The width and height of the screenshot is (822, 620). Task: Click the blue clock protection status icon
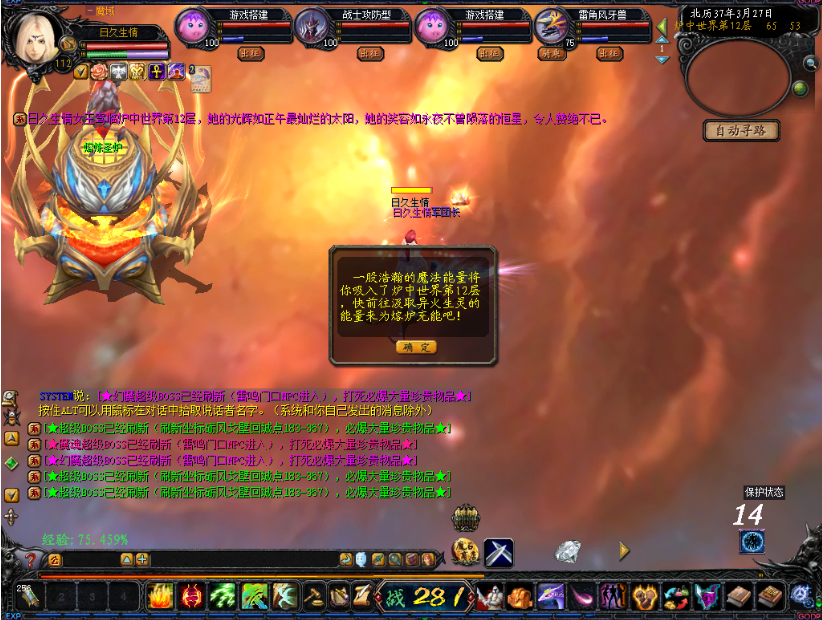[752, 541]
